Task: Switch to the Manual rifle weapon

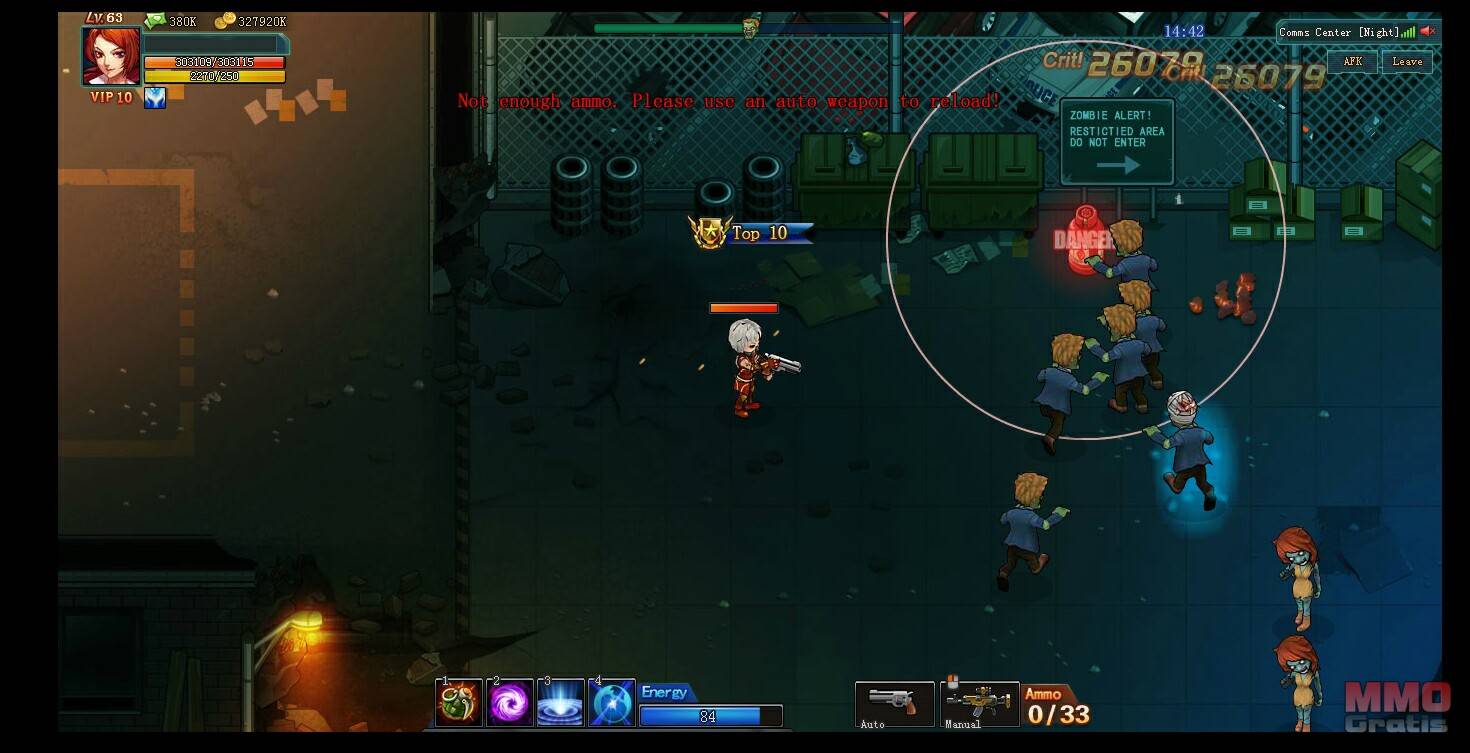Action: tap(979, 702)
